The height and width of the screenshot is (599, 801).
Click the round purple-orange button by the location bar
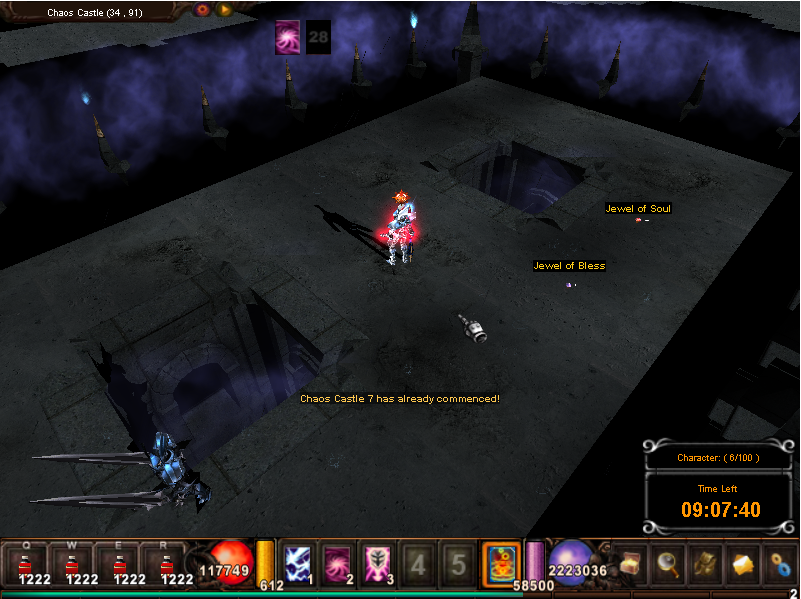203,10
